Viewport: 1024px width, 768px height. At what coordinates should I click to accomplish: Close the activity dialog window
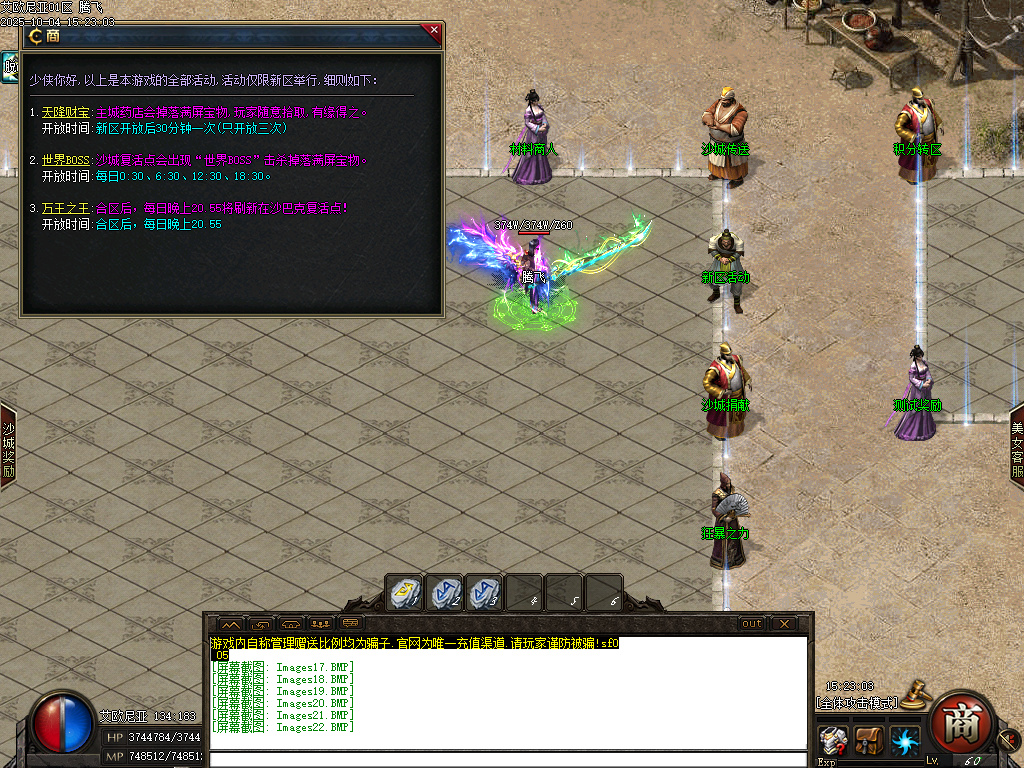(x=434, y=30)
